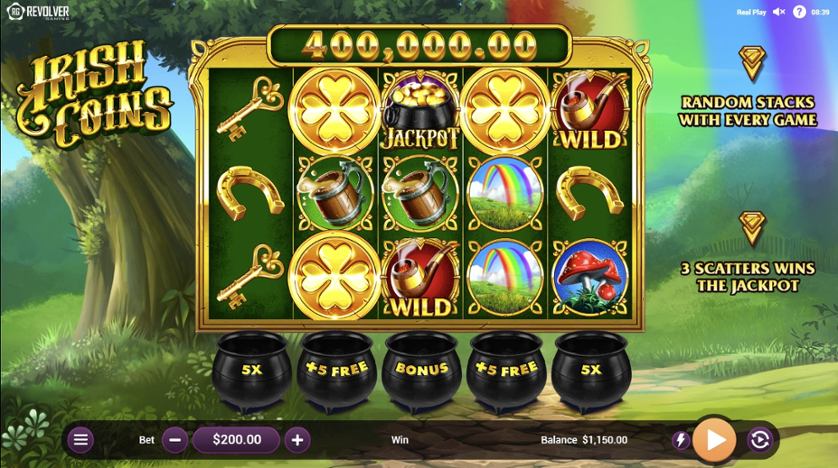Spin the reels with the orange play button

(x=715, y=439)
